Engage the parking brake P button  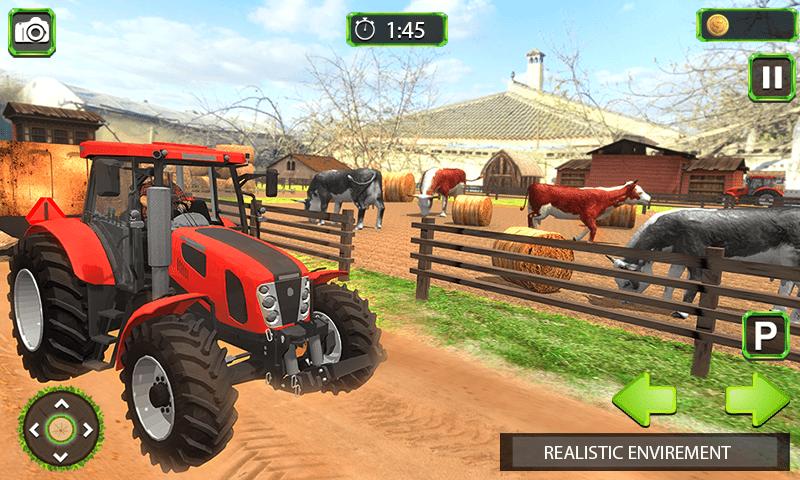[x=765, y=335]
